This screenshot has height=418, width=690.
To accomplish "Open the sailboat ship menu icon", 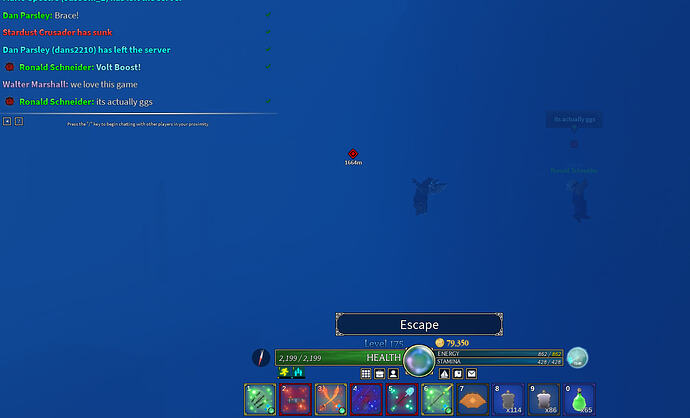I will pos(444,373).
